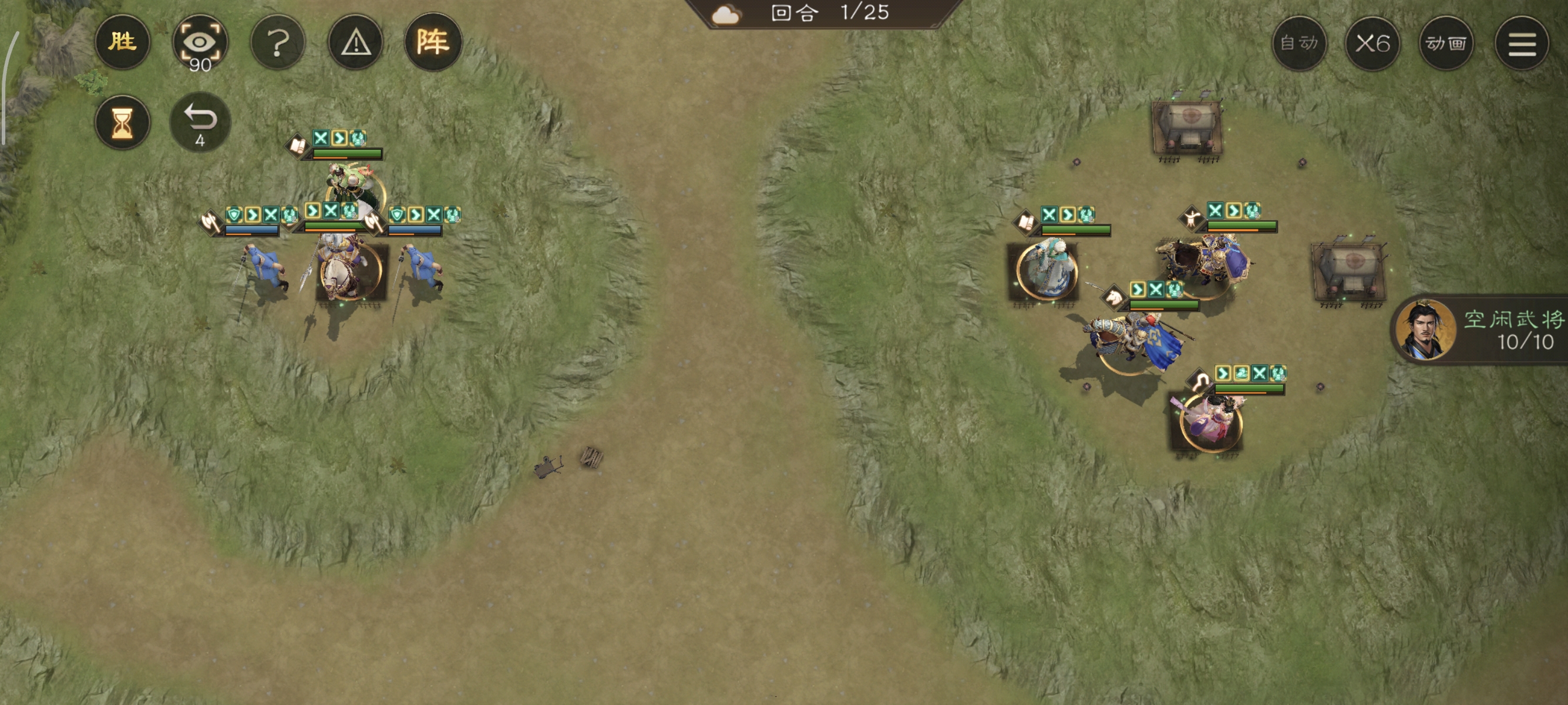Open the victory conditions 胜 button
Screen dimensions: 1568x705
(122, 42)
